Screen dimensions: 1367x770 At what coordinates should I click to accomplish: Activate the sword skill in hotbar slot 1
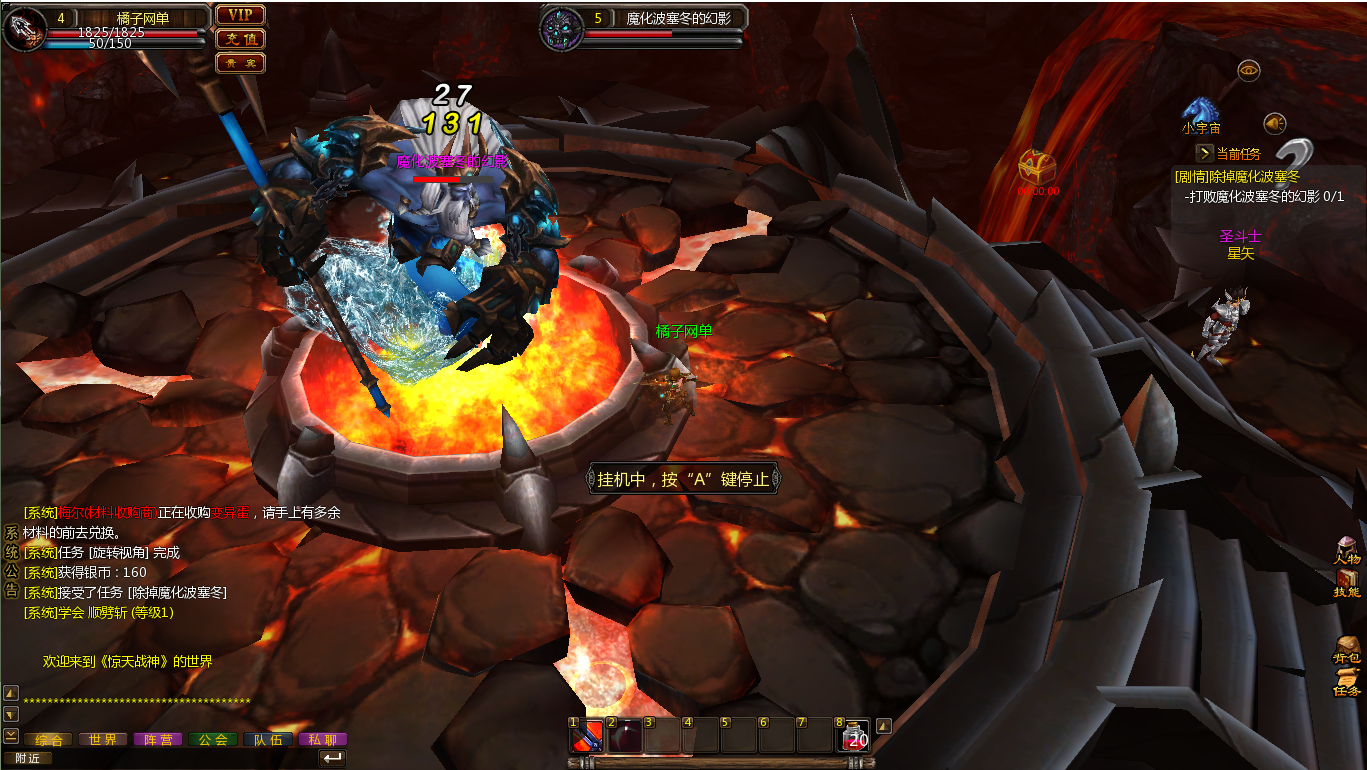point(587,736)
